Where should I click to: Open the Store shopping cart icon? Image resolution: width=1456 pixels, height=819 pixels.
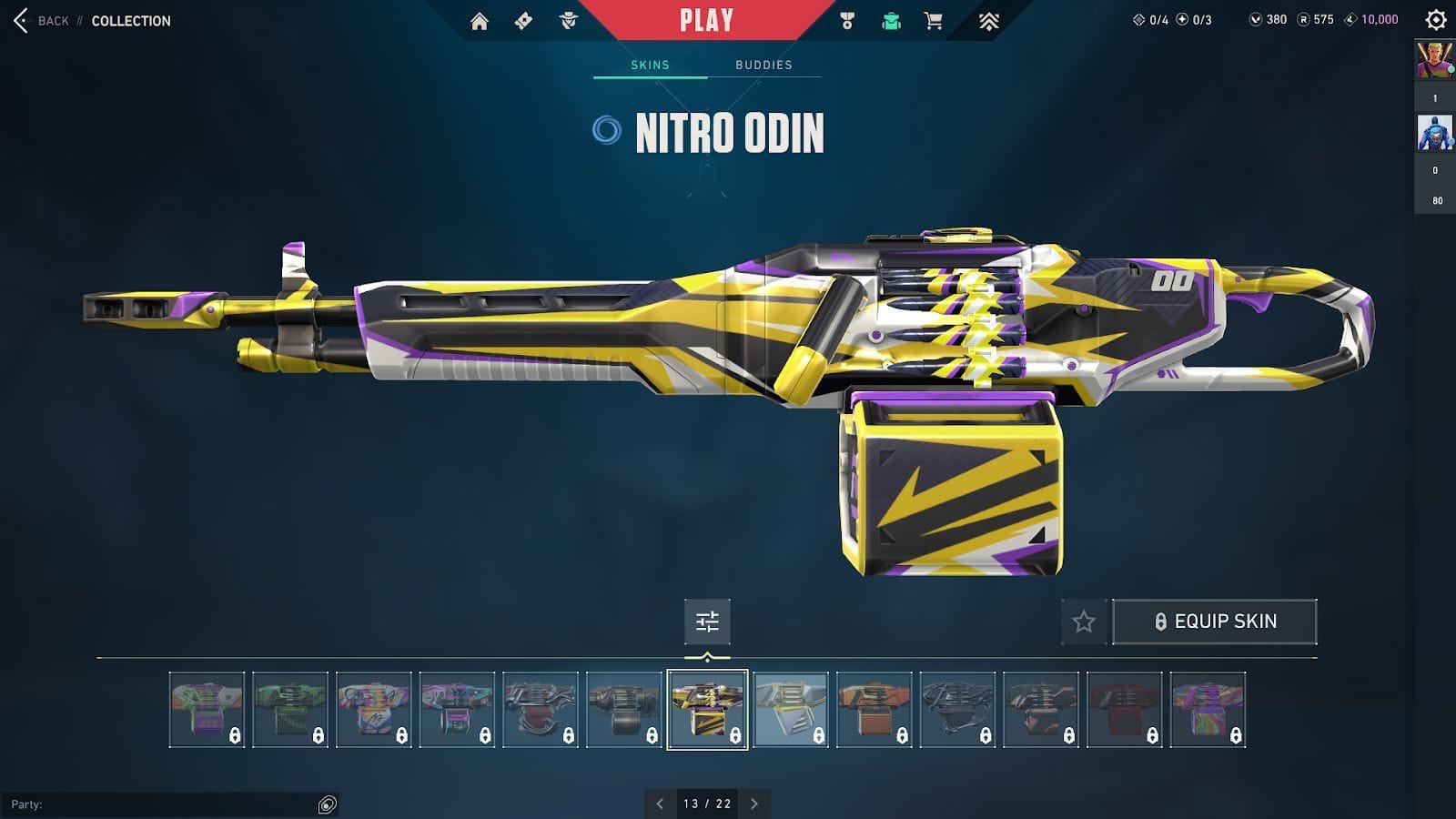pyautogui.click(x=934, y=20)
